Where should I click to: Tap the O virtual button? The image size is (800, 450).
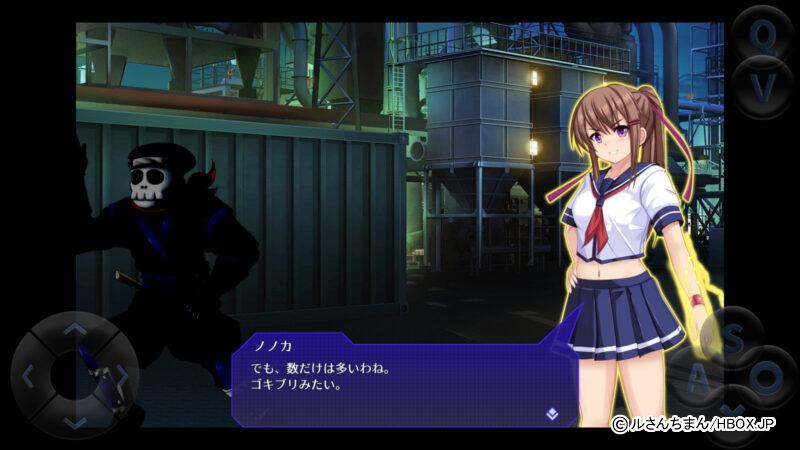767,378
